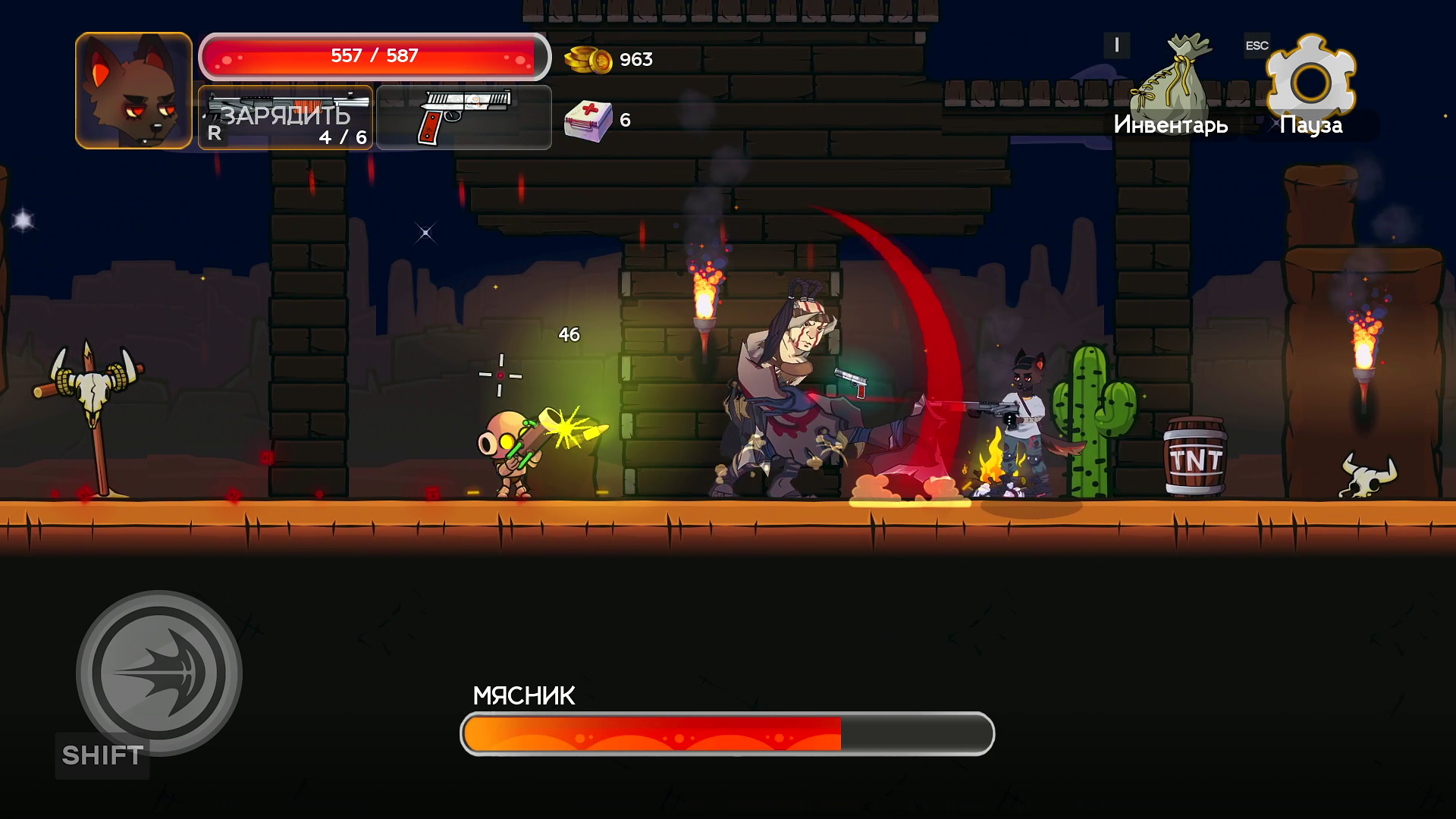This screenshot has height=819, width=1456.
Task: Select the pistol weapon slot
Action: 463,118
